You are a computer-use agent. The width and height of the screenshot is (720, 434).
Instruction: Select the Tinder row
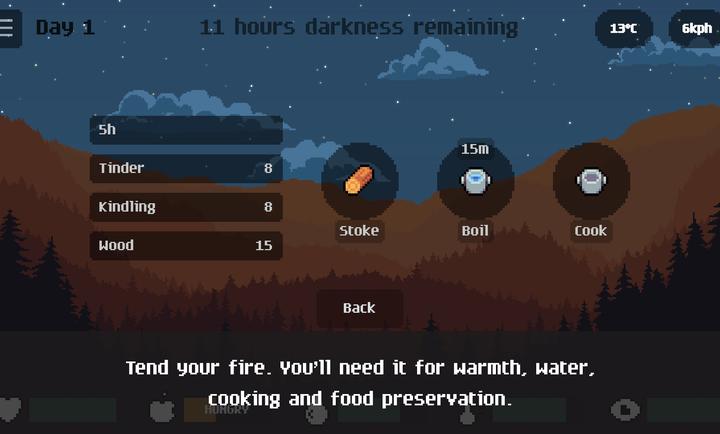(x=185, y=169)
